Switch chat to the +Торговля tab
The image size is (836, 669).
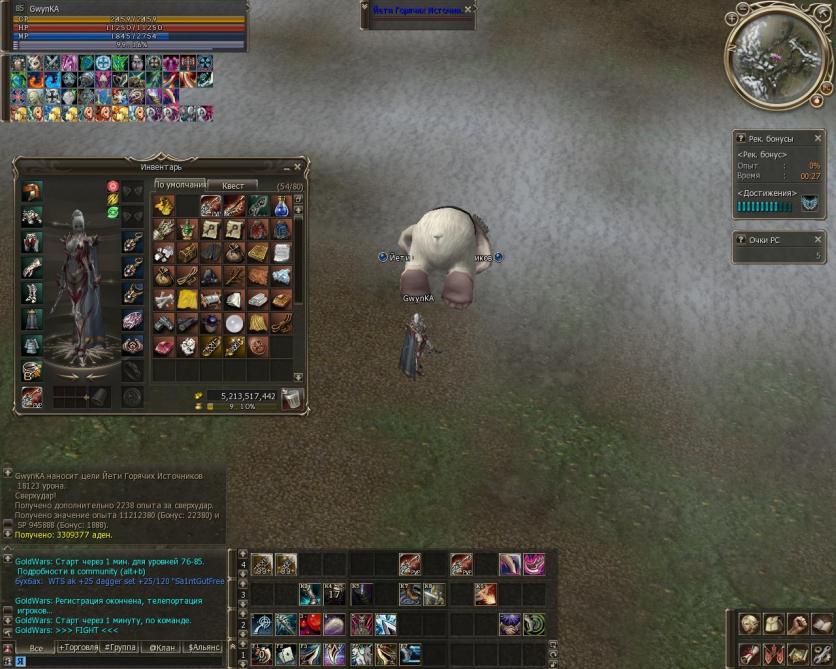click(84, 648)
